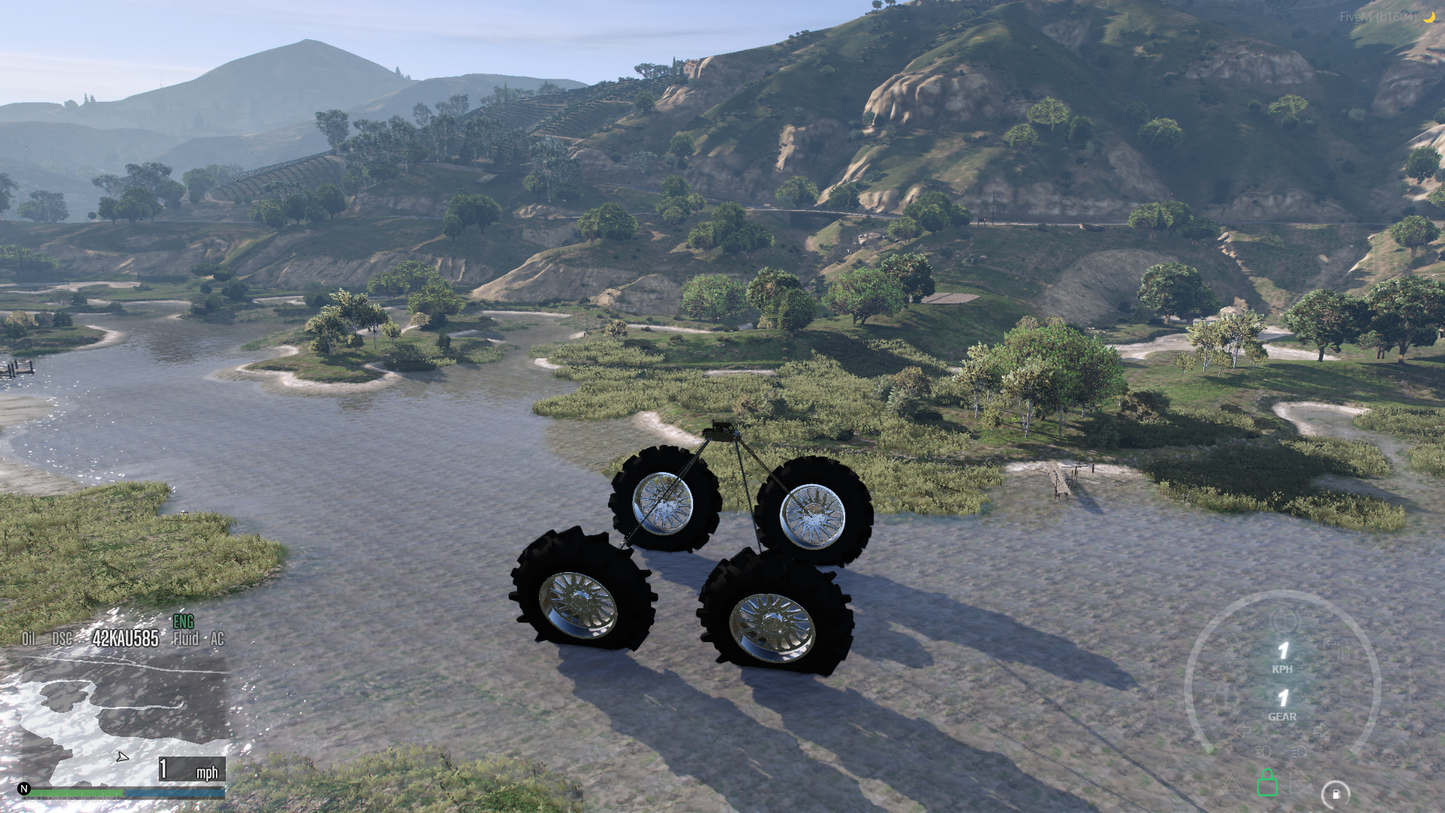Viewport: 1445px width, 813px height.
Task: Click the engine ignition power icon
Action: click(1286, 620)
